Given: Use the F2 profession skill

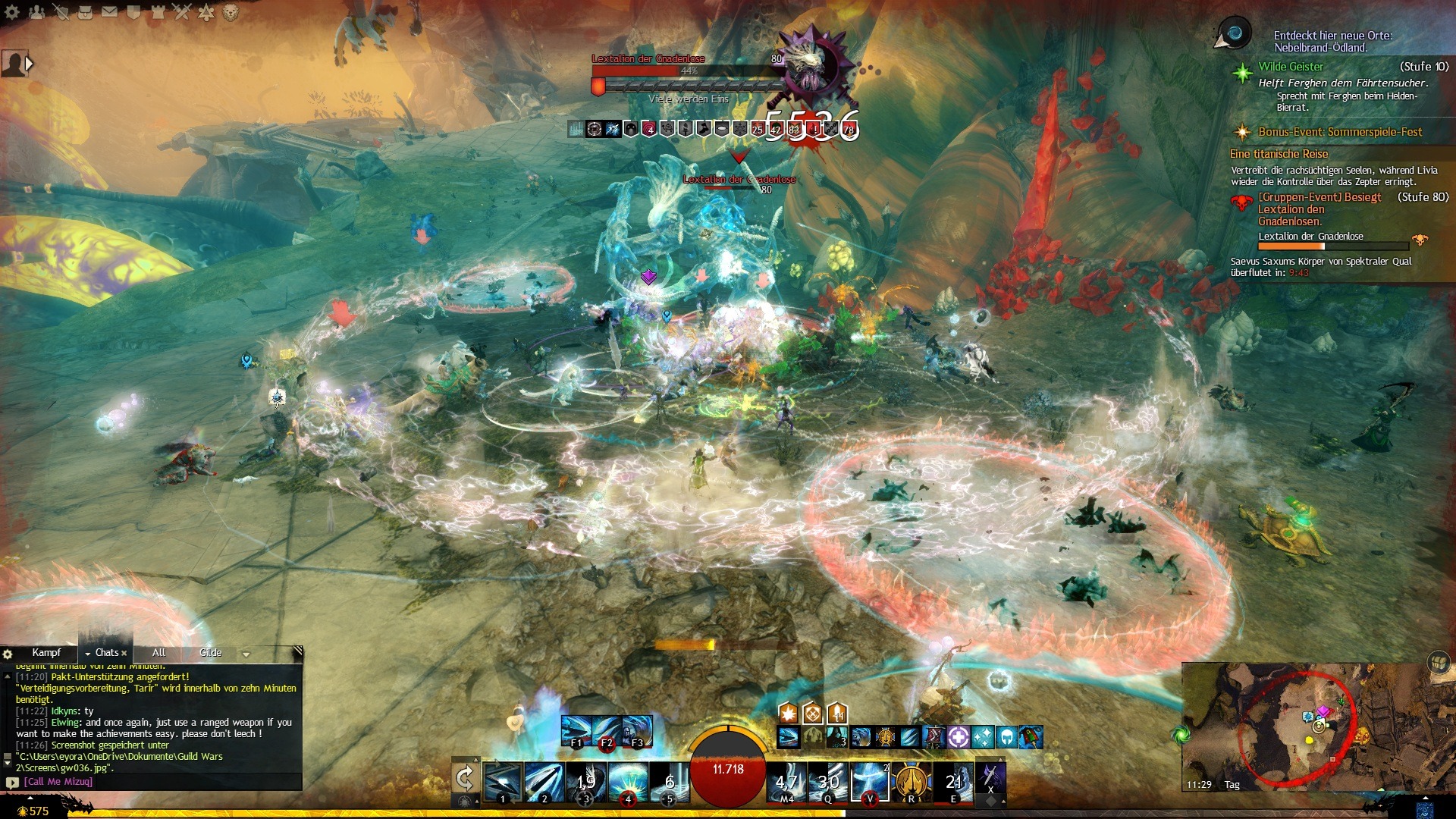Looking at the screenshot, I should (x=606, y=731).
